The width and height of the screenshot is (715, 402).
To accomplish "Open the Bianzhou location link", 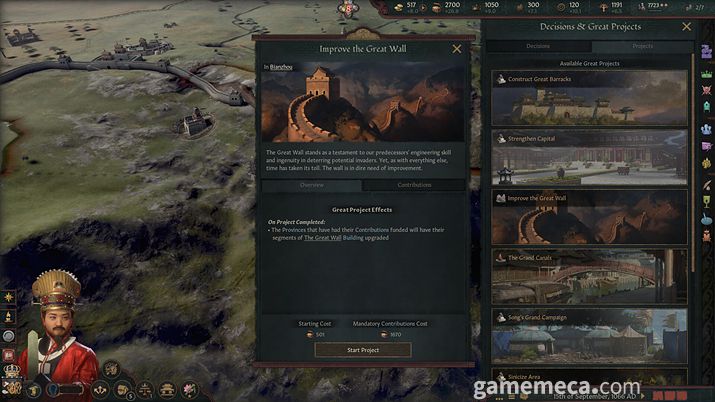I will 281,66.
